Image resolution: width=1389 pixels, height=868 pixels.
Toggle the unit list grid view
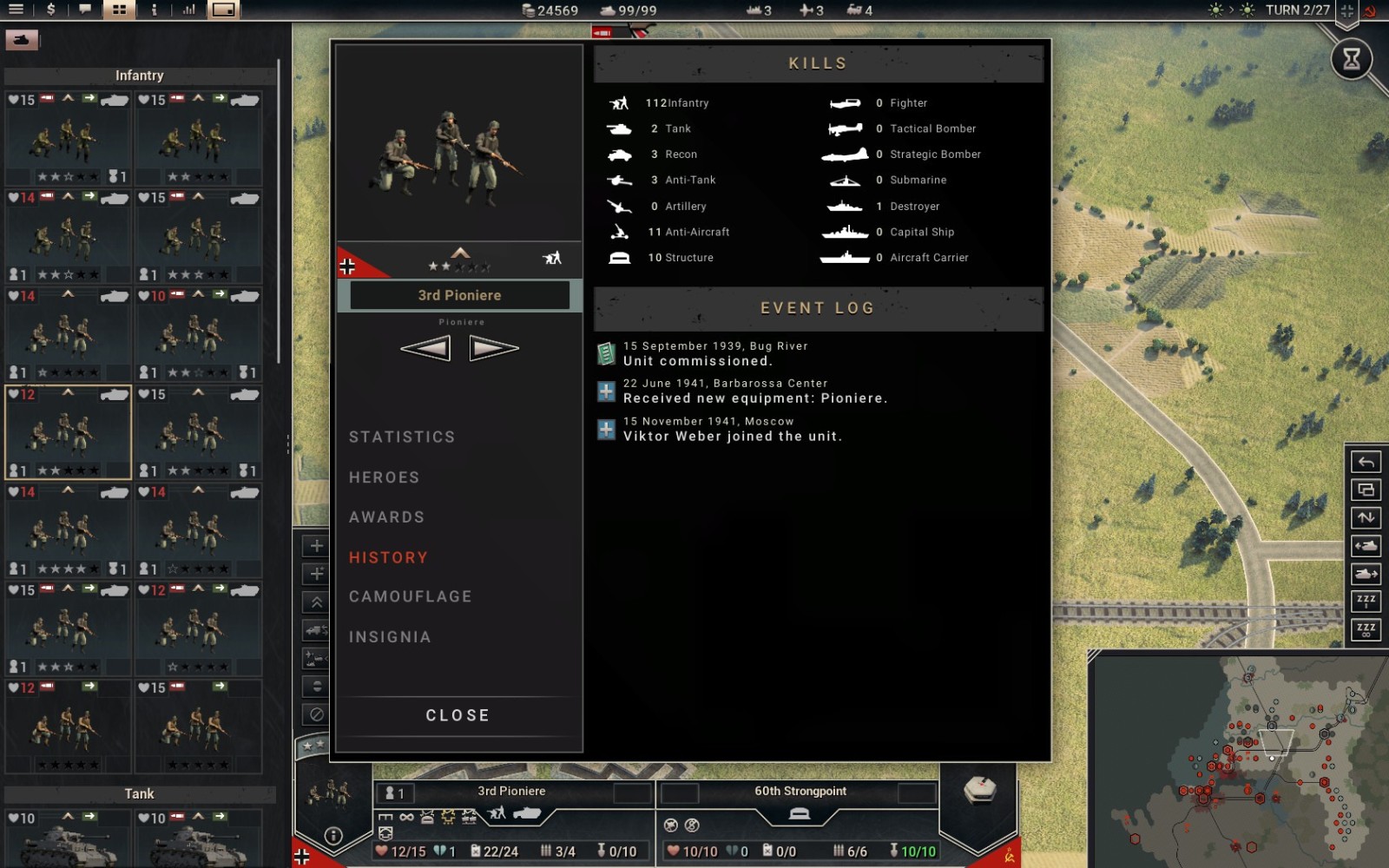coord(119,10)
